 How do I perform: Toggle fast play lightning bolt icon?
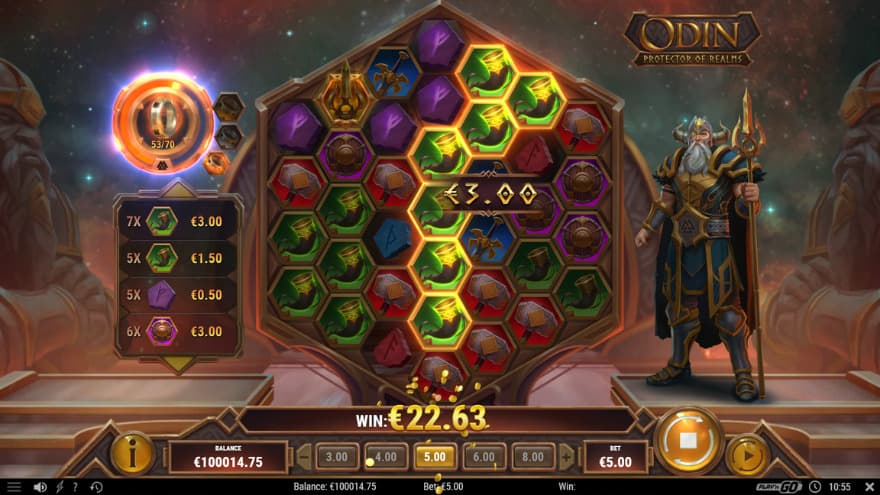pos(59,487)
